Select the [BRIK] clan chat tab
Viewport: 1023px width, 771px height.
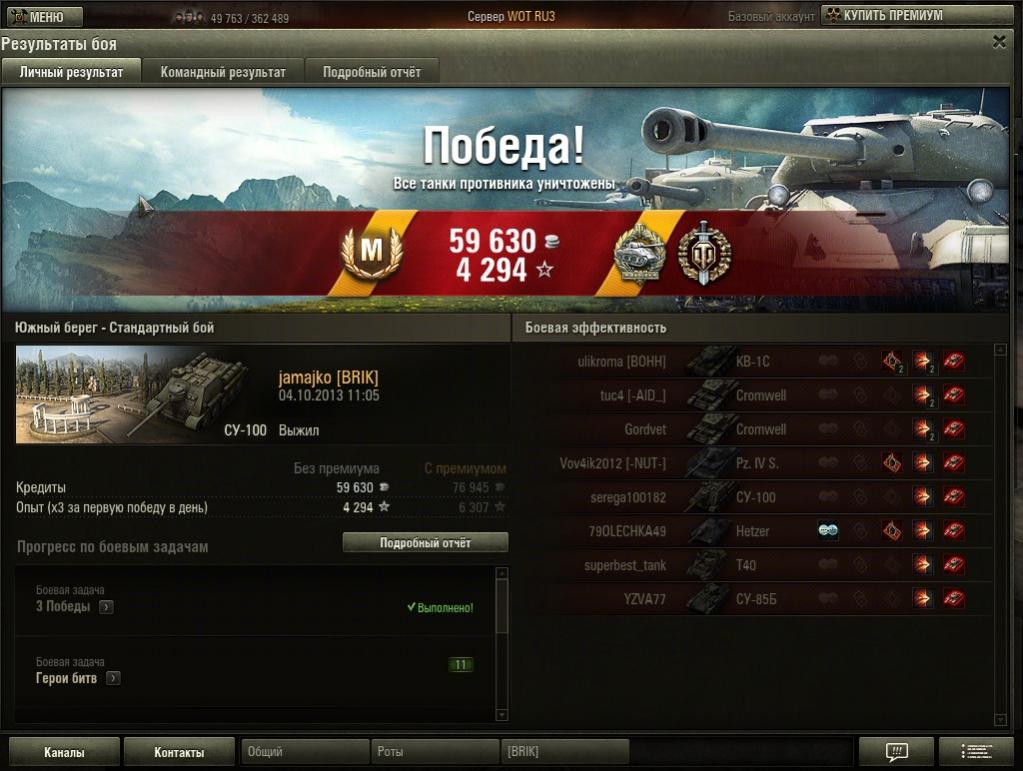(564, 752)
